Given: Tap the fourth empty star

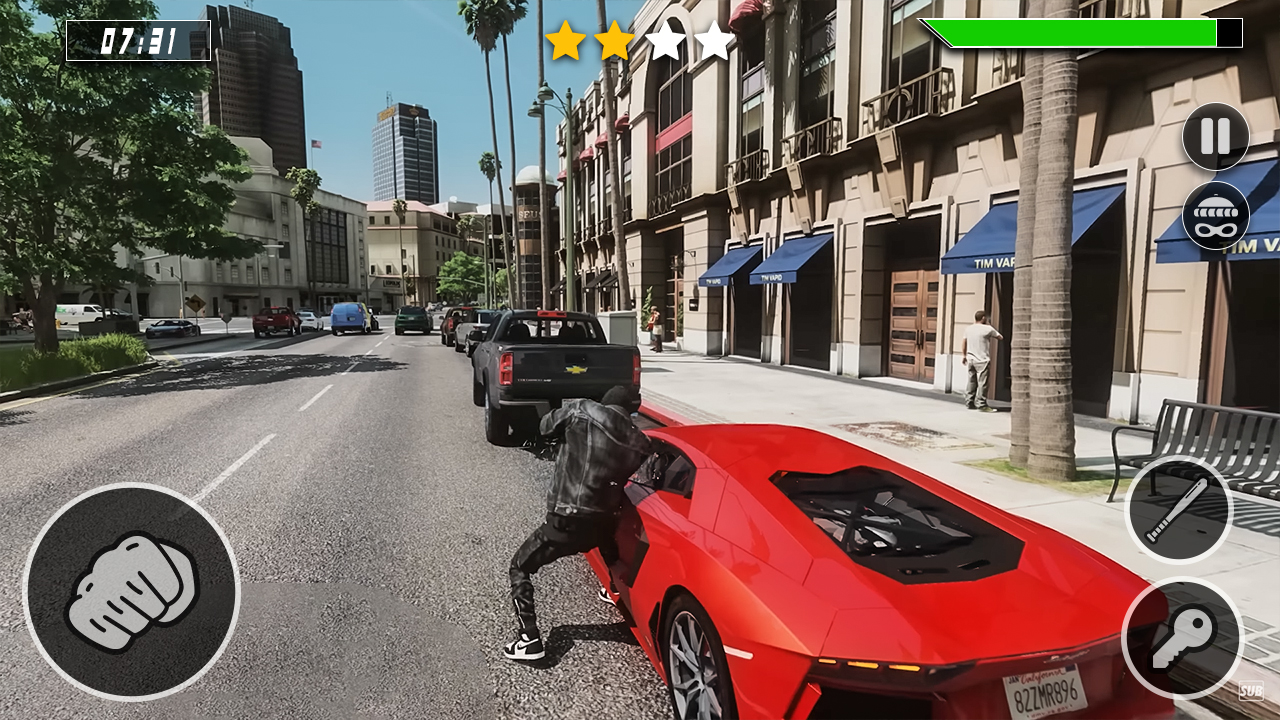Looking at the screenshot, I should tap(712, 42).
